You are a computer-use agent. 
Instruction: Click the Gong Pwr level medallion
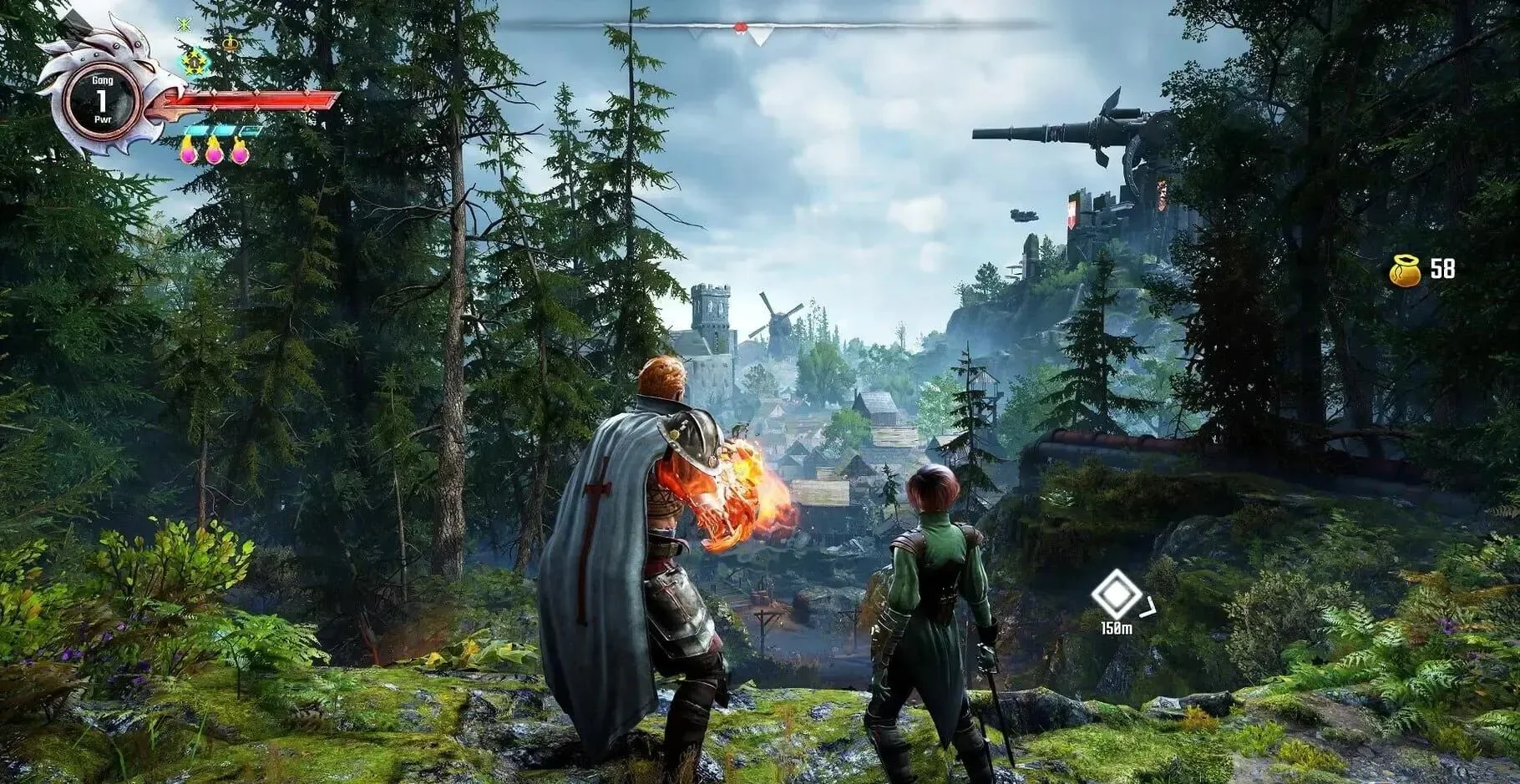click(101, 102)
